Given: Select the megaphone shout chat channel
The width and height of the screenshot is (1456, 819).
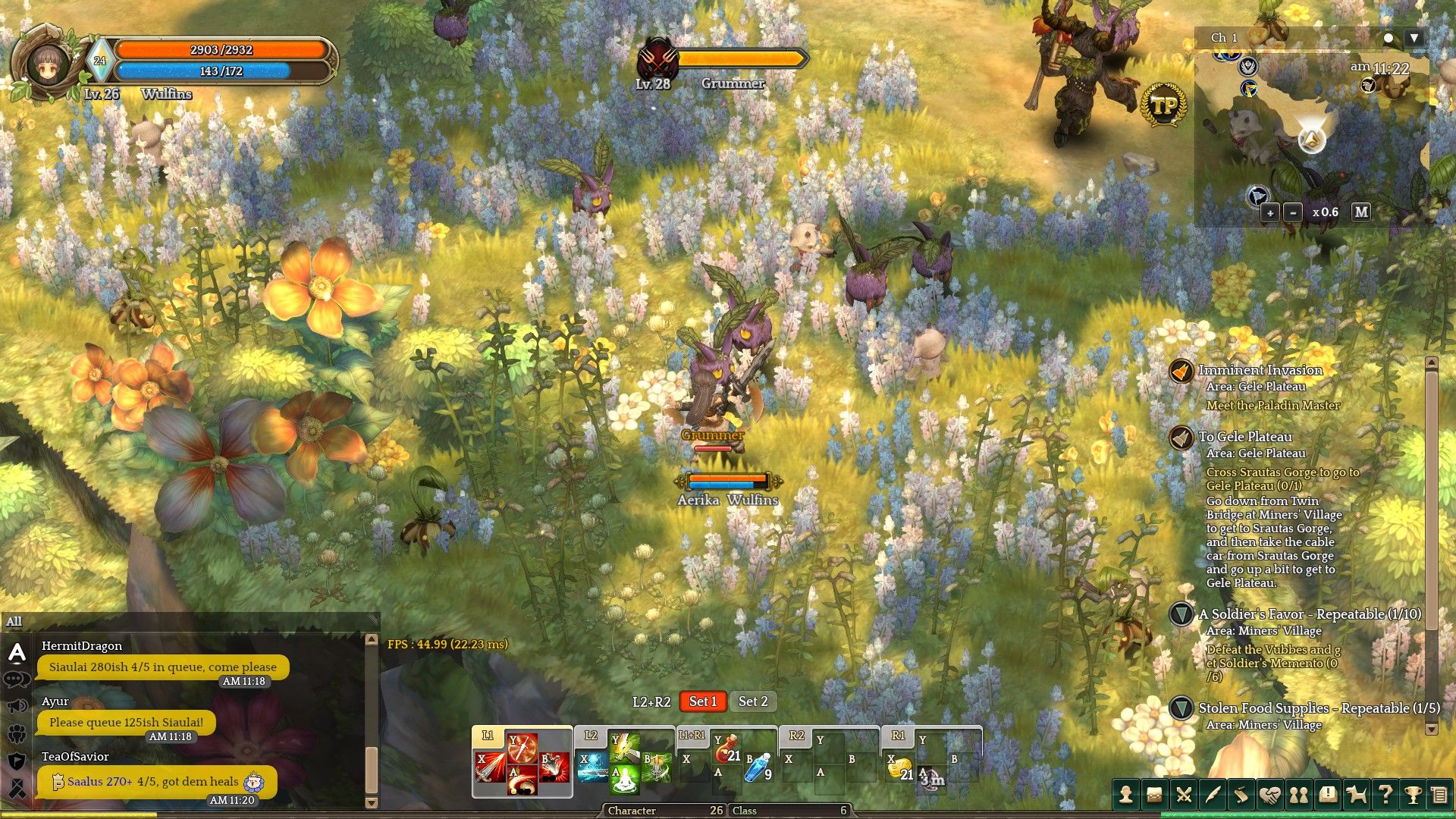Looking at the screenshot, I should [17, 706].
